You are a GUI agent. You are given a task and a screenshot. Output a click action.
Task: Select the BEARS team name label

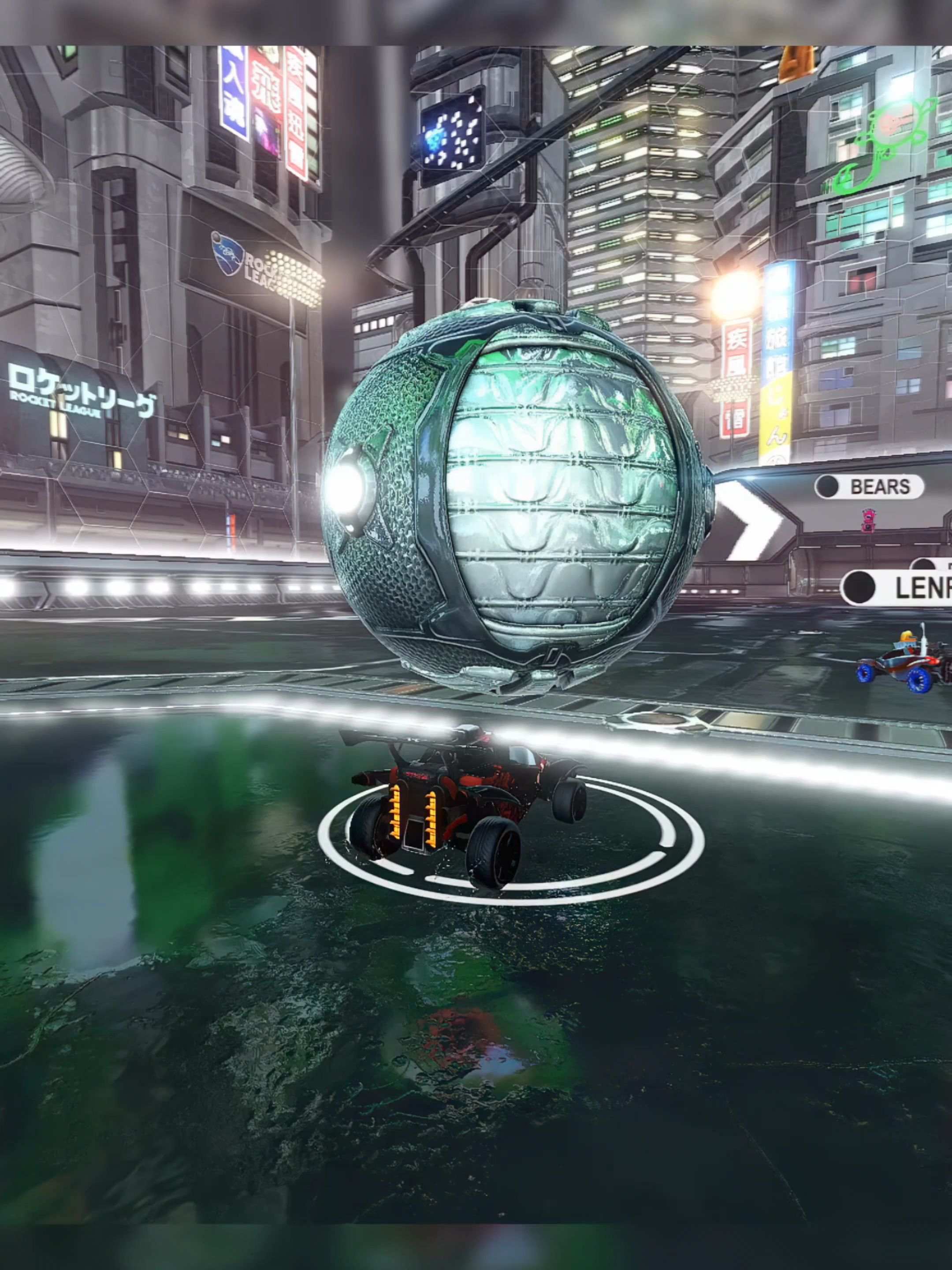tap(881, 486)
